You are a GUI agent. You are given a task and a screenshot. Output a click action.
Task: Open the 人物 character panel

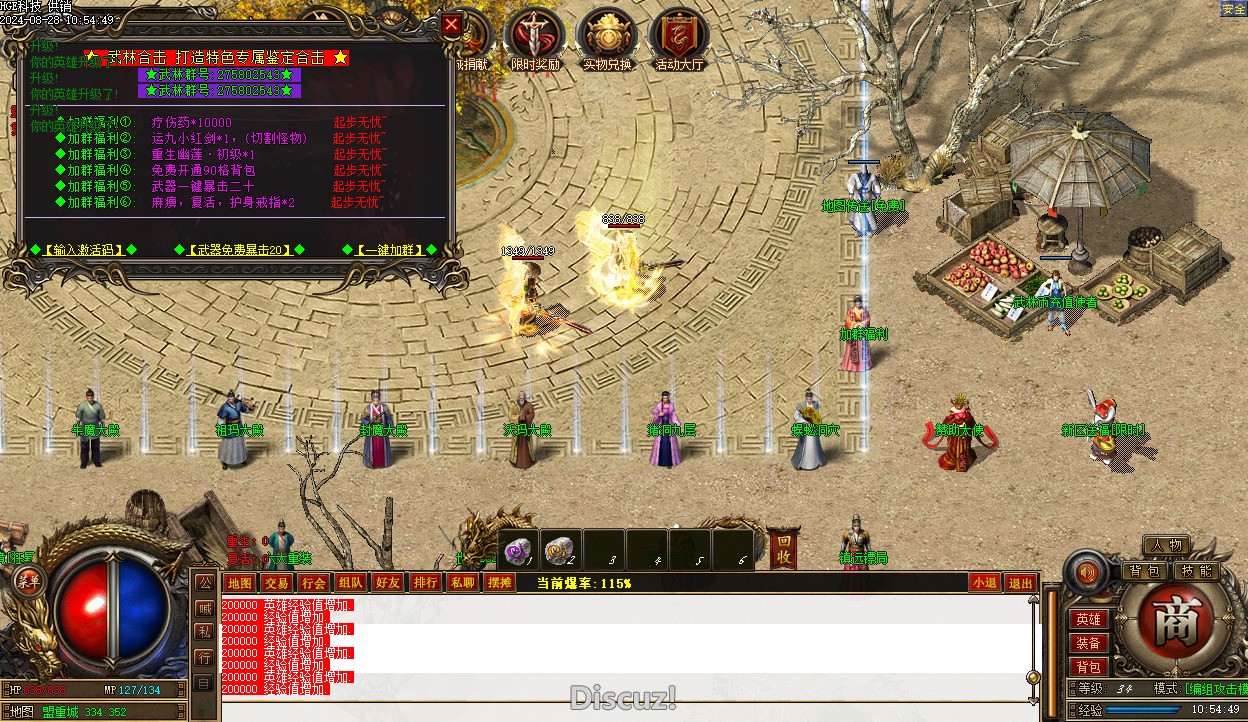tap(1166, 545)
